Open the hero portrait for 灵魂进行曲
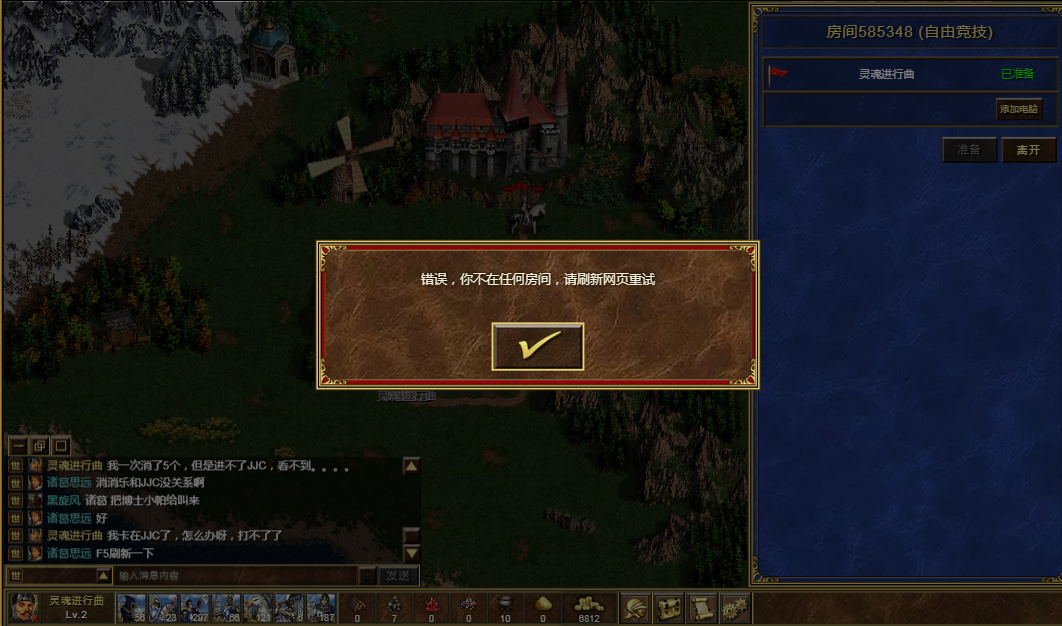Viewport: 1062px width, 626px height. (25, 607)
